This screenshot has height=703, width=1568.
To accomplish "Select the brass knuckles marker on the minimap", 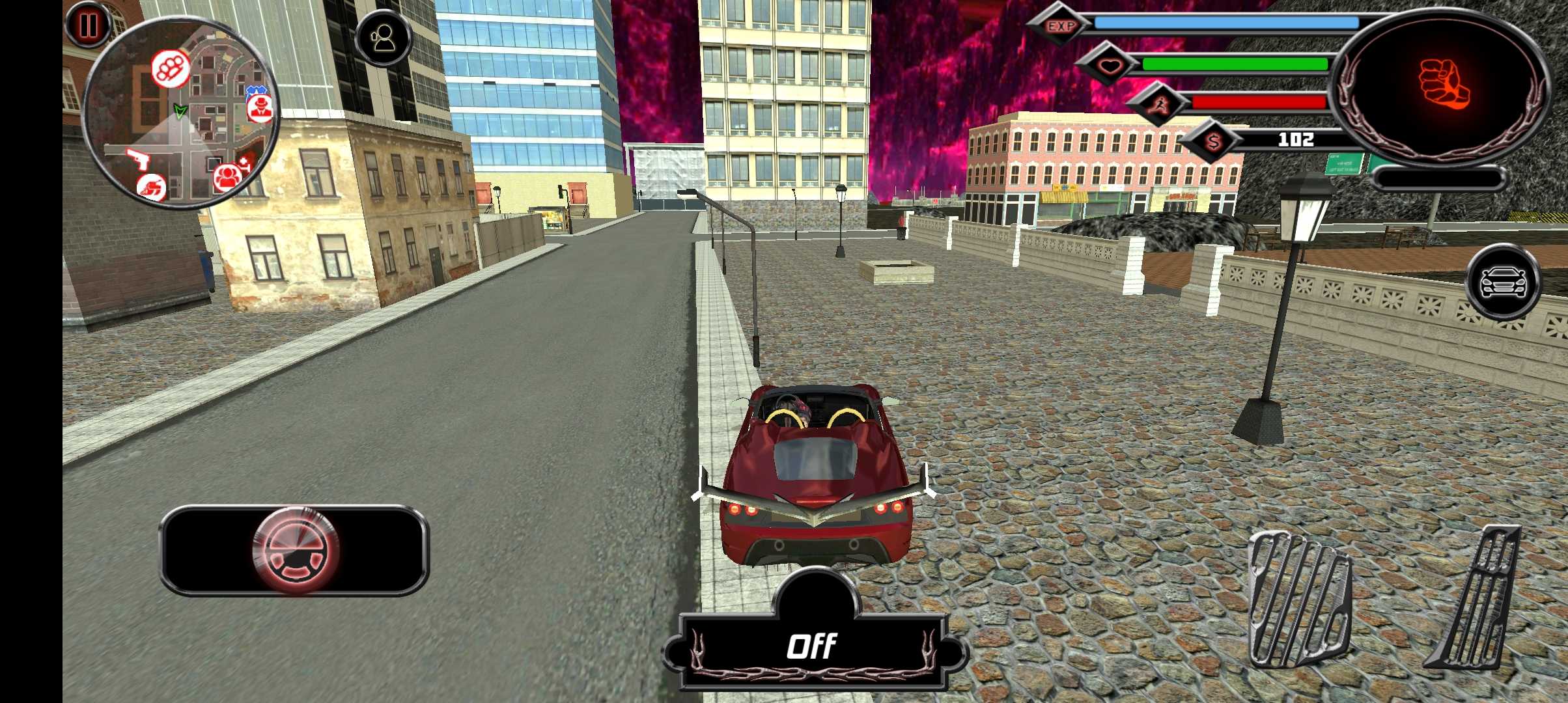I will coord(171,68).
